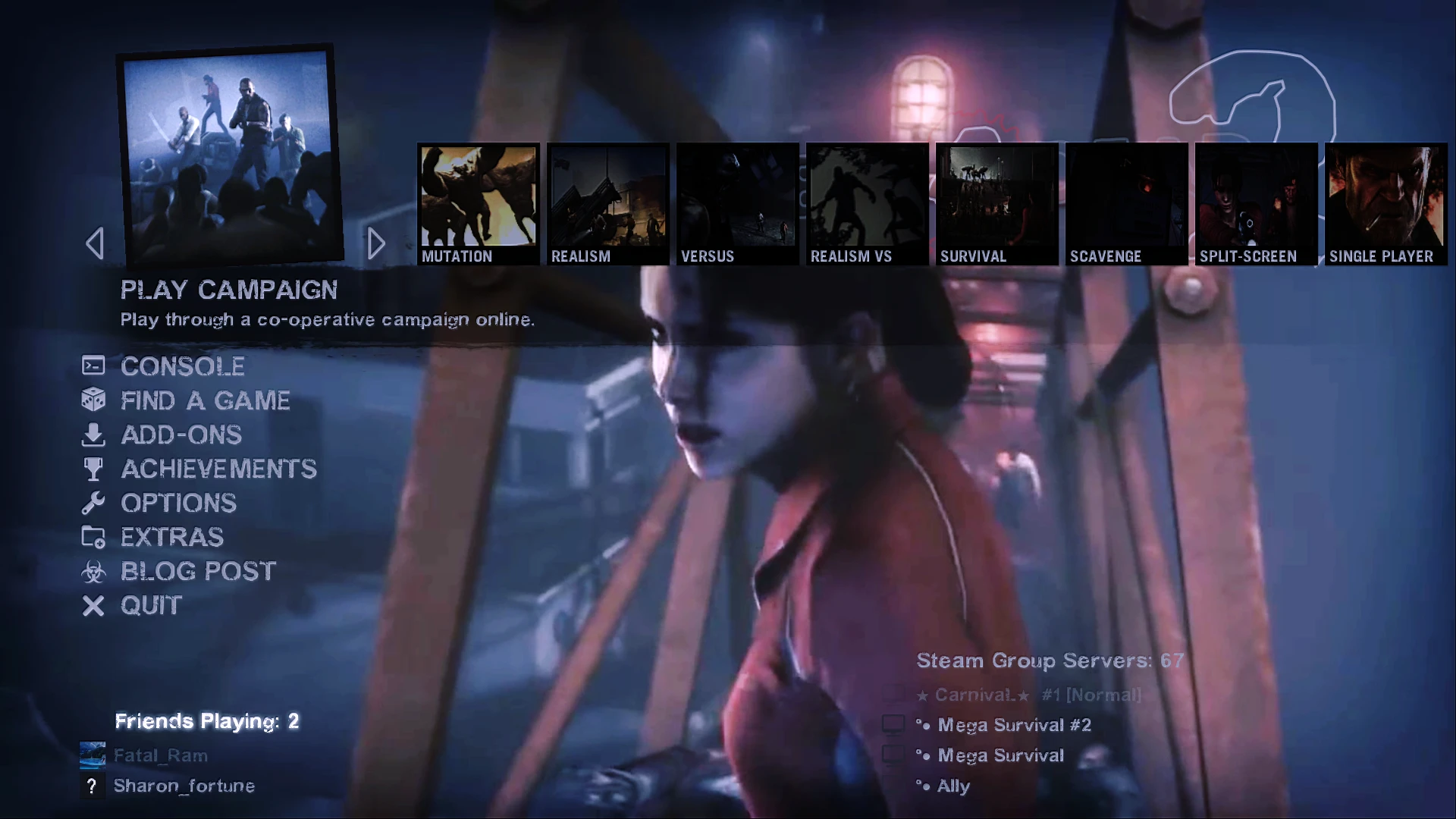Viewport: 1456px width, 819px height.
Task: Click the X icon next to Quit
Action: click(93, 605)
